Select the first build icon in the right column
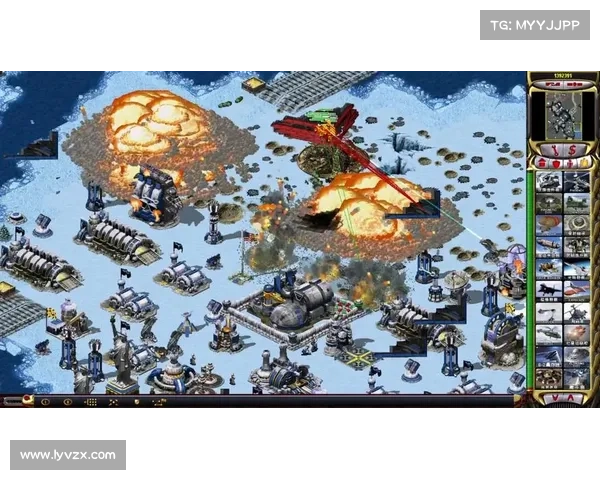The height and width of the screenshot is (480, 600). (x=577, y=181)
